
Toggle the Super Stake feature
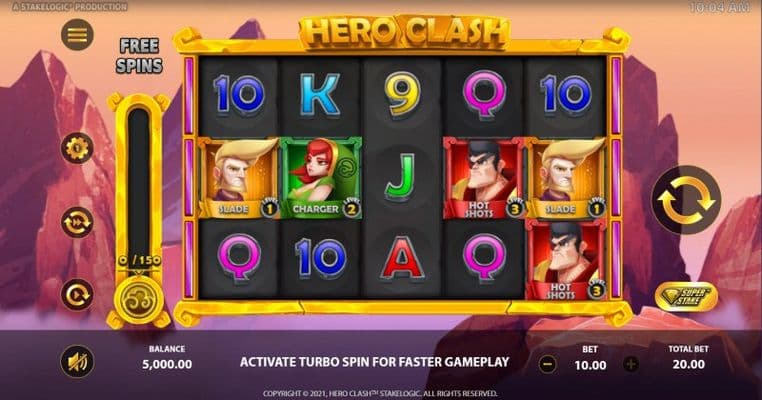686,296
